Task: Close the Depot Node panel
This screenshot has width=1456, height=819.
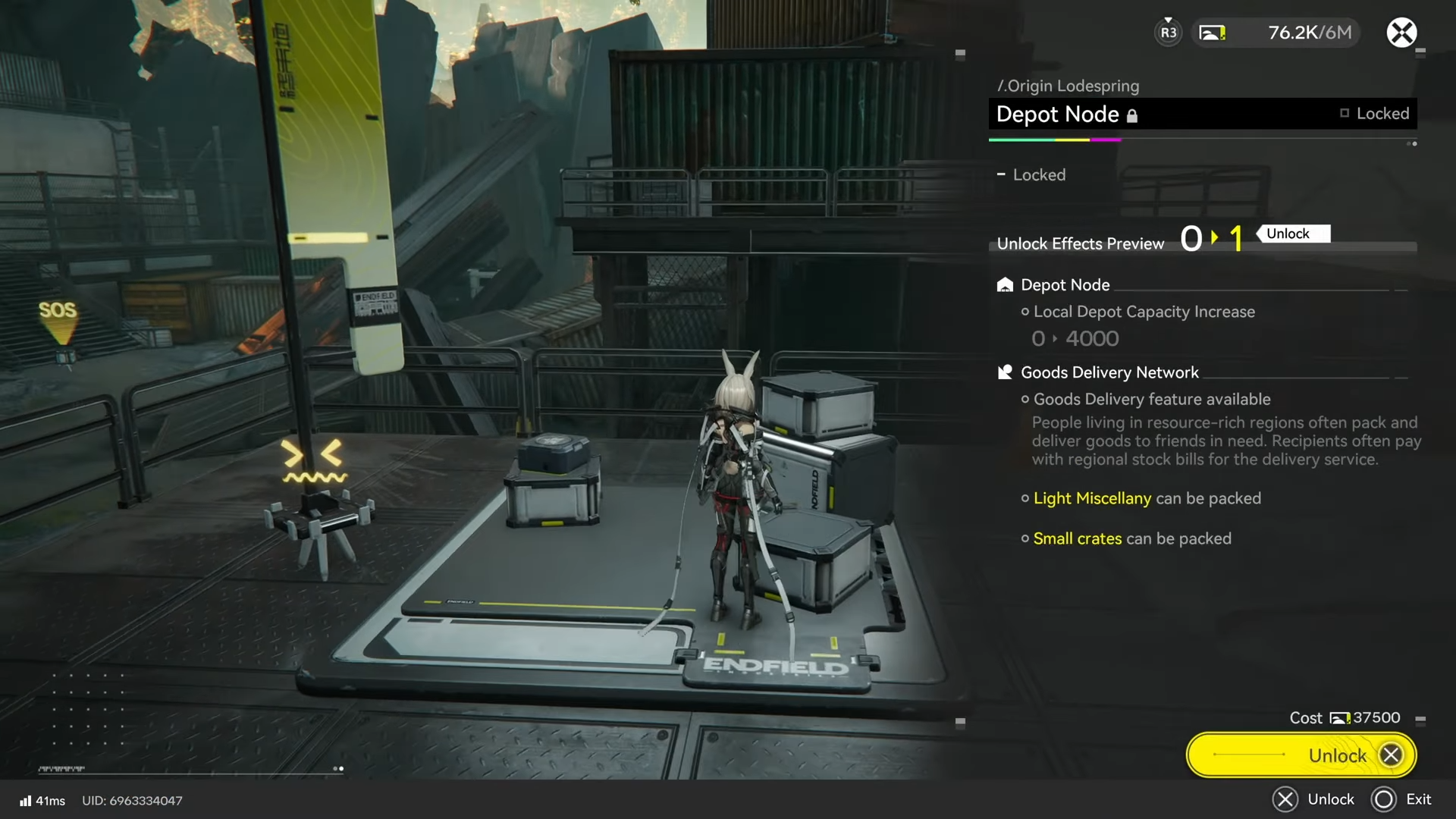Action: pyautogui.click(x=1401, y=33)
